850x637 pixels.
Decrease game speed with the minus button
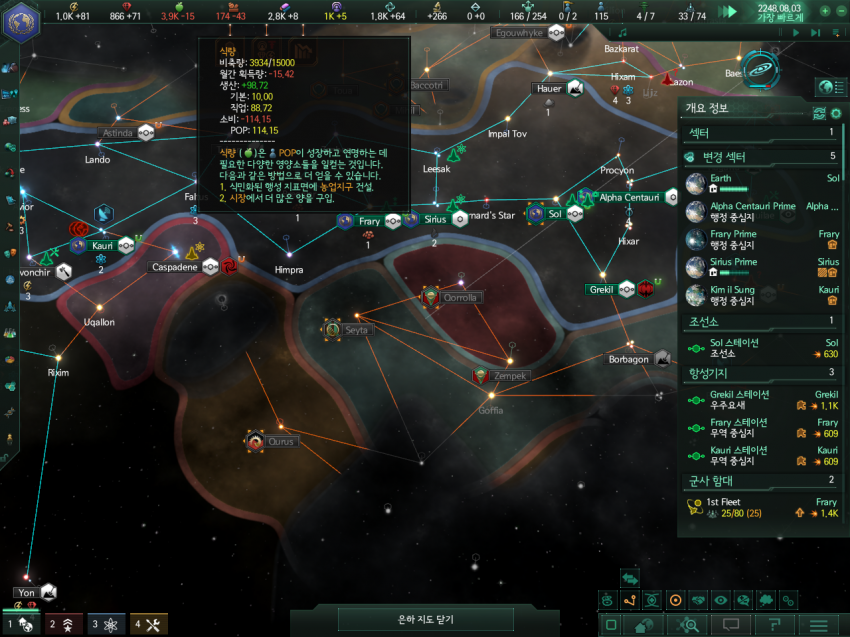click(841, 11)
